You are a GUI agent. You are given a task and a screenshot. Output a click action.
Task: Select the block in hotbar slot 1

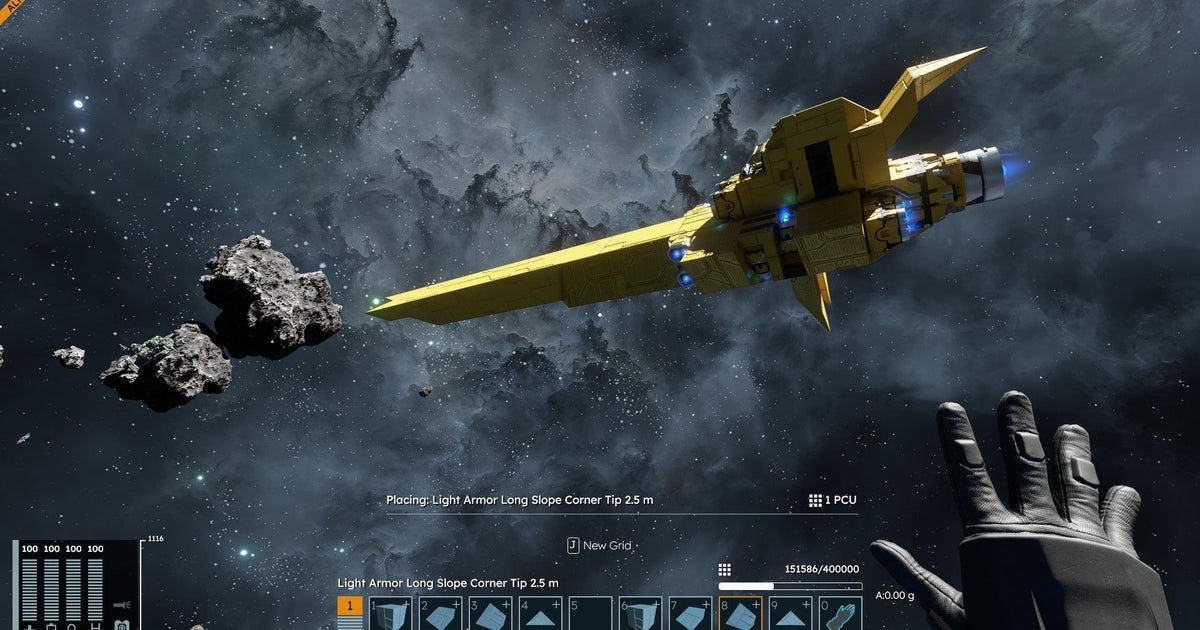[x=390, y=614]
